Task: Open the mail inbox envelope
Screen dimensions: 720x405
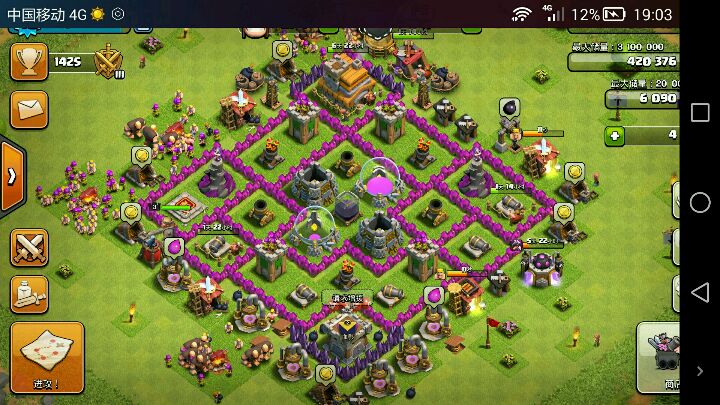Action: coord(28,107)
